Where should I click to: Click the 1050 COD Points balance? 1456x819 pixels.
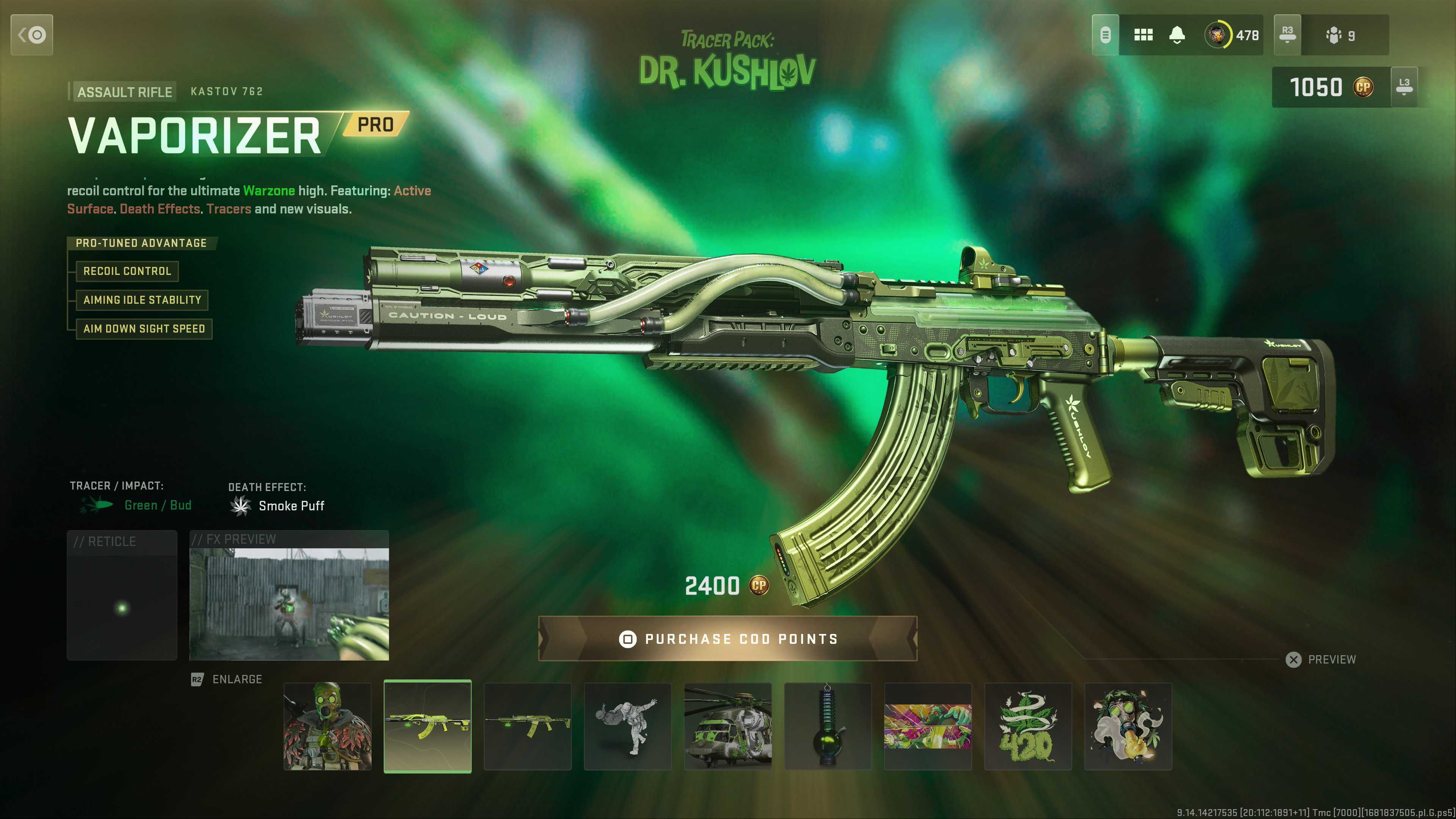(x=1330, y=87)
